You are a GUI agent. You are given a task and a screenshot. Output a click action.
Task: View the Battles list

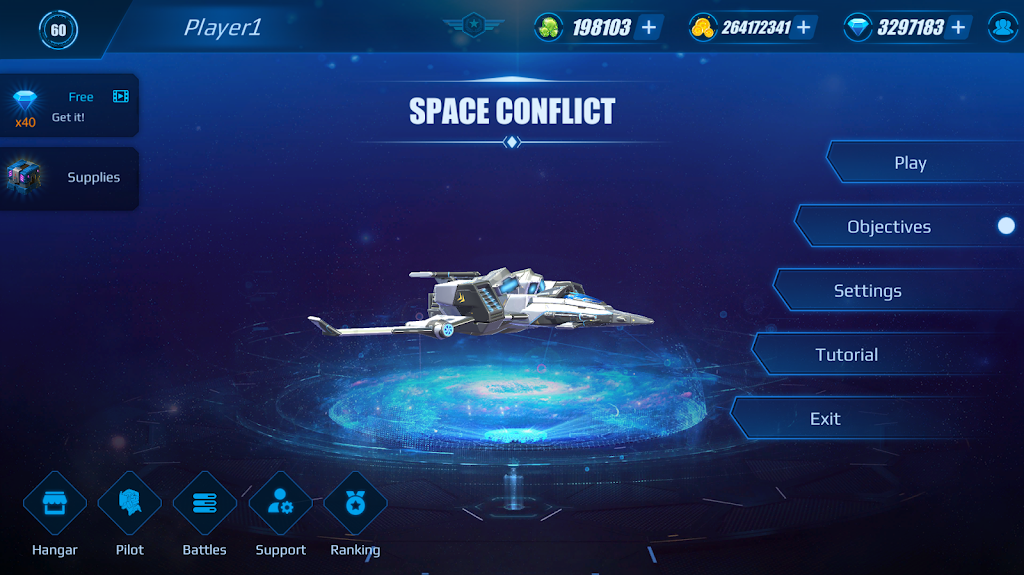click(204, 503)
